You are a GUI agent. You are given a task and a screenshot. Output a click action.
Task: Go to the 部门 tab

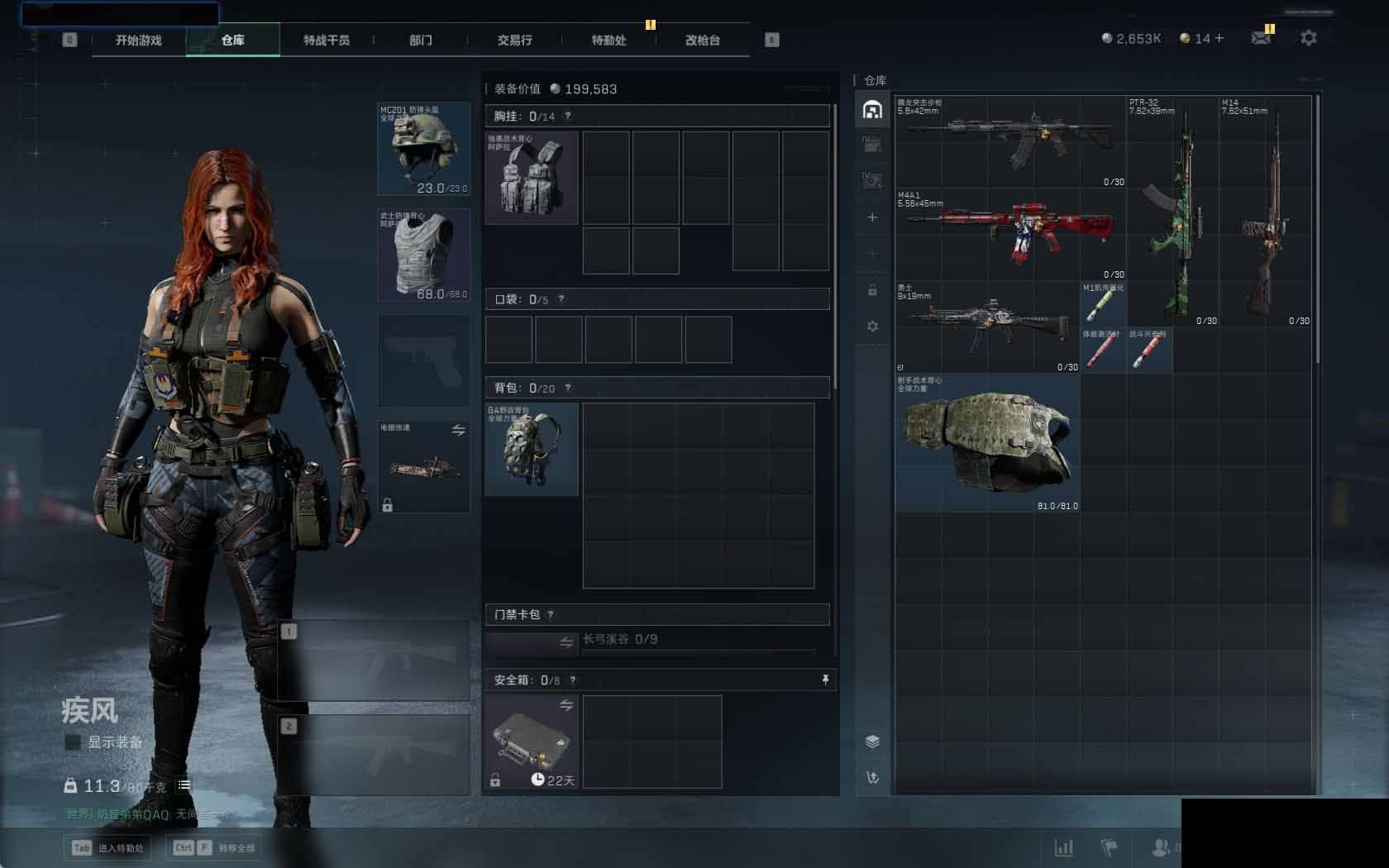420,40
